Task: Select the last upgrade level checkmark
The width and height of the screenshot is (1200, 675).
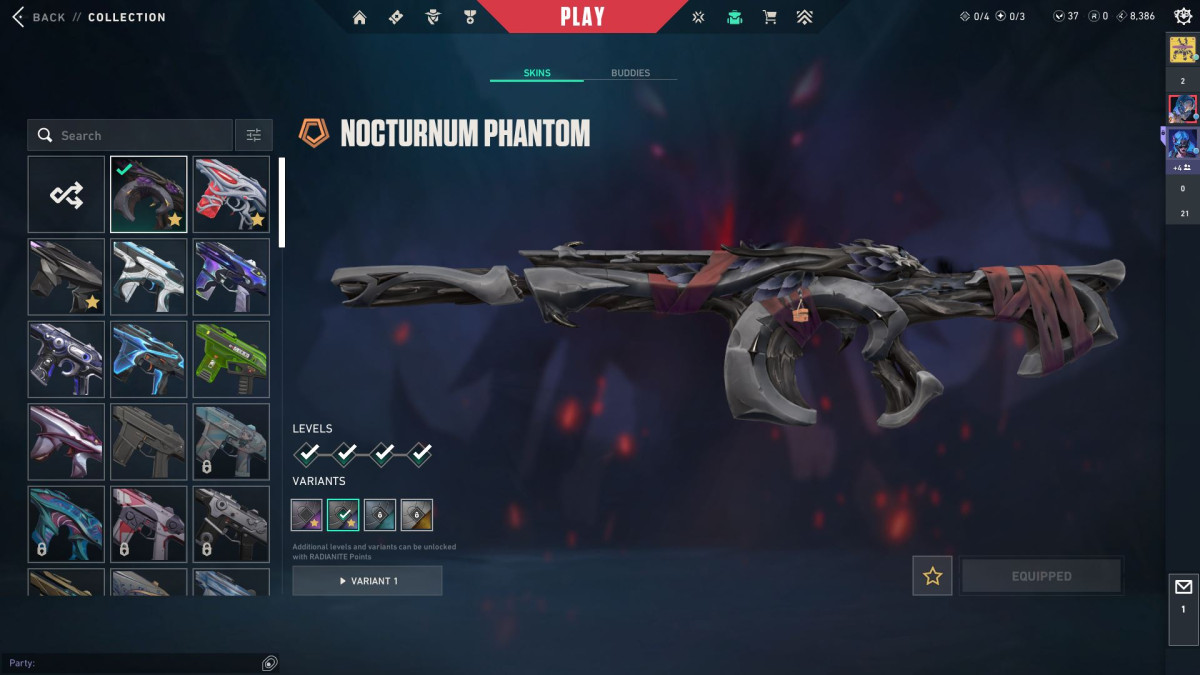Action: (420, 454)
